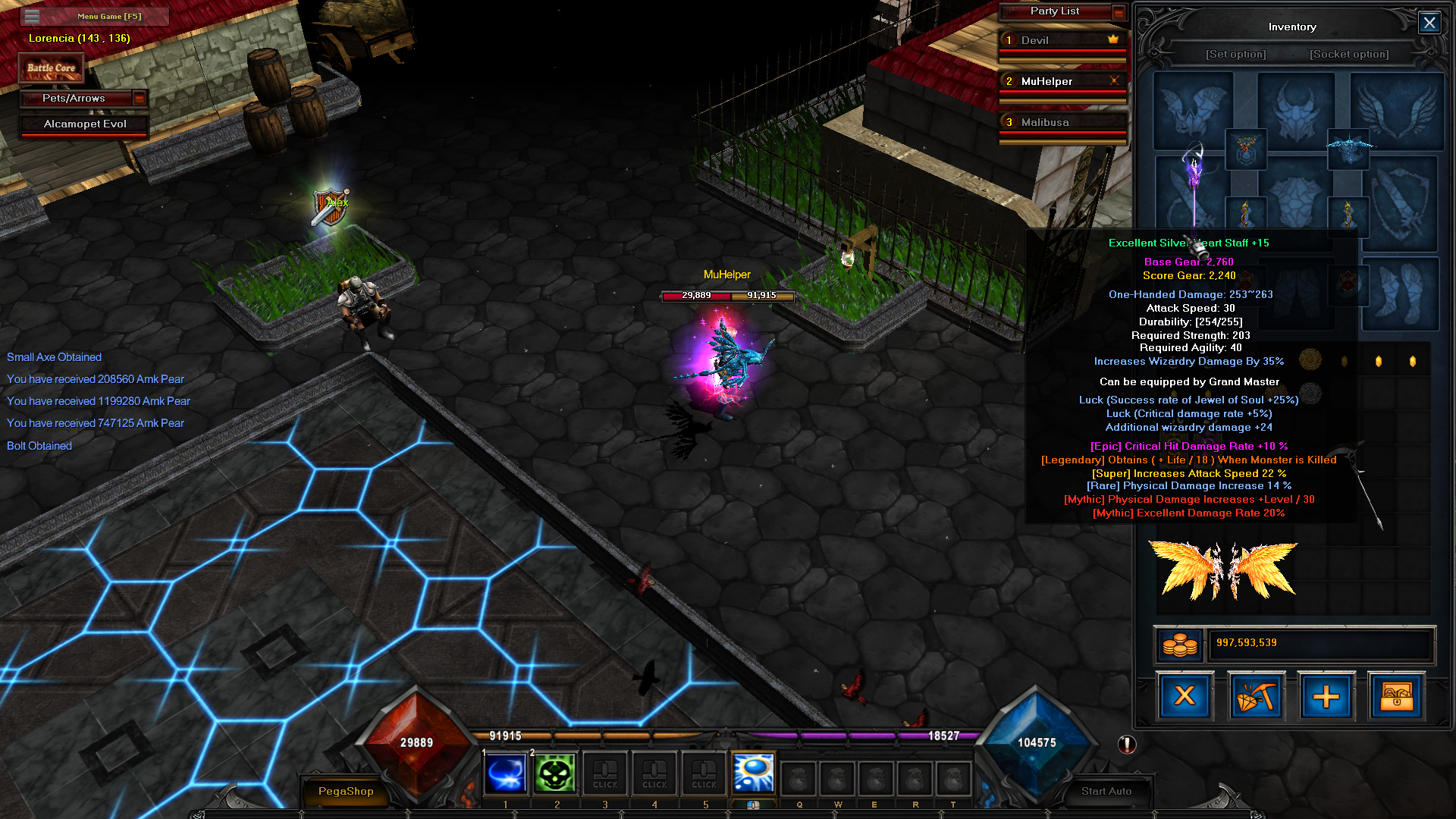
Task: Open the Socket option view
Action: pos(1349,55)
